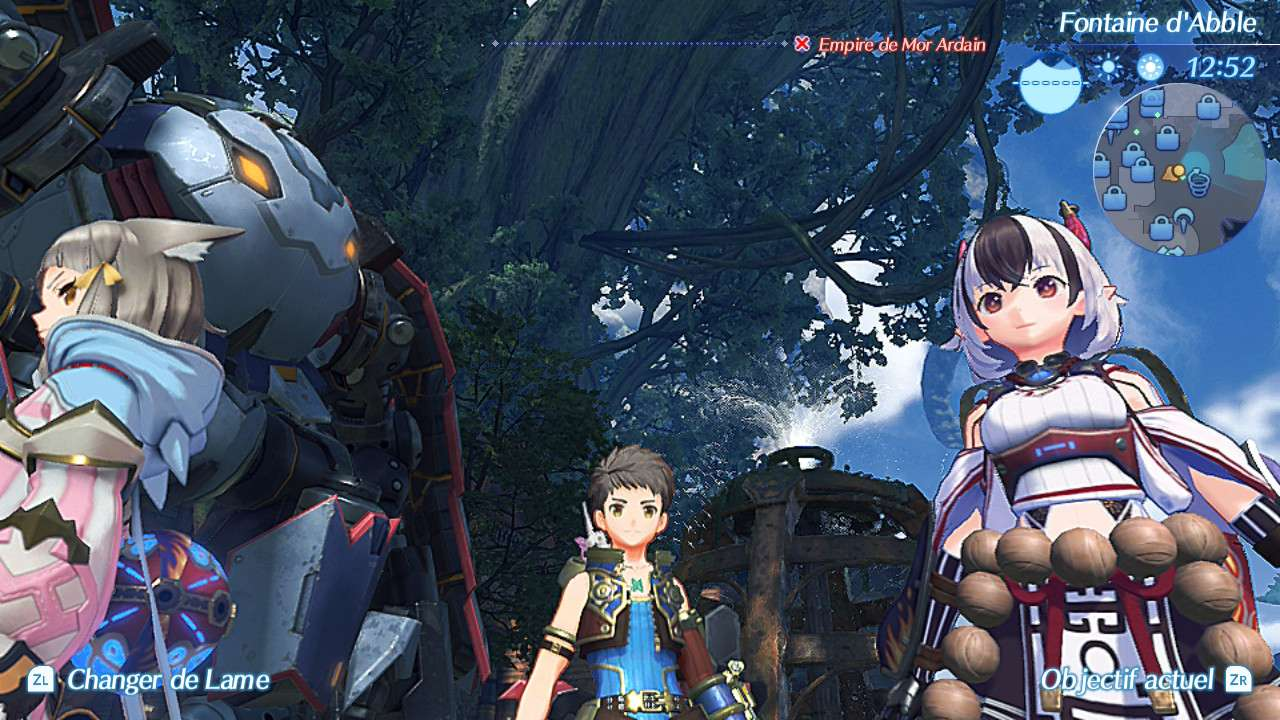
Task: Select the first sun weather icon
Action: click(x=1107, y=66)
